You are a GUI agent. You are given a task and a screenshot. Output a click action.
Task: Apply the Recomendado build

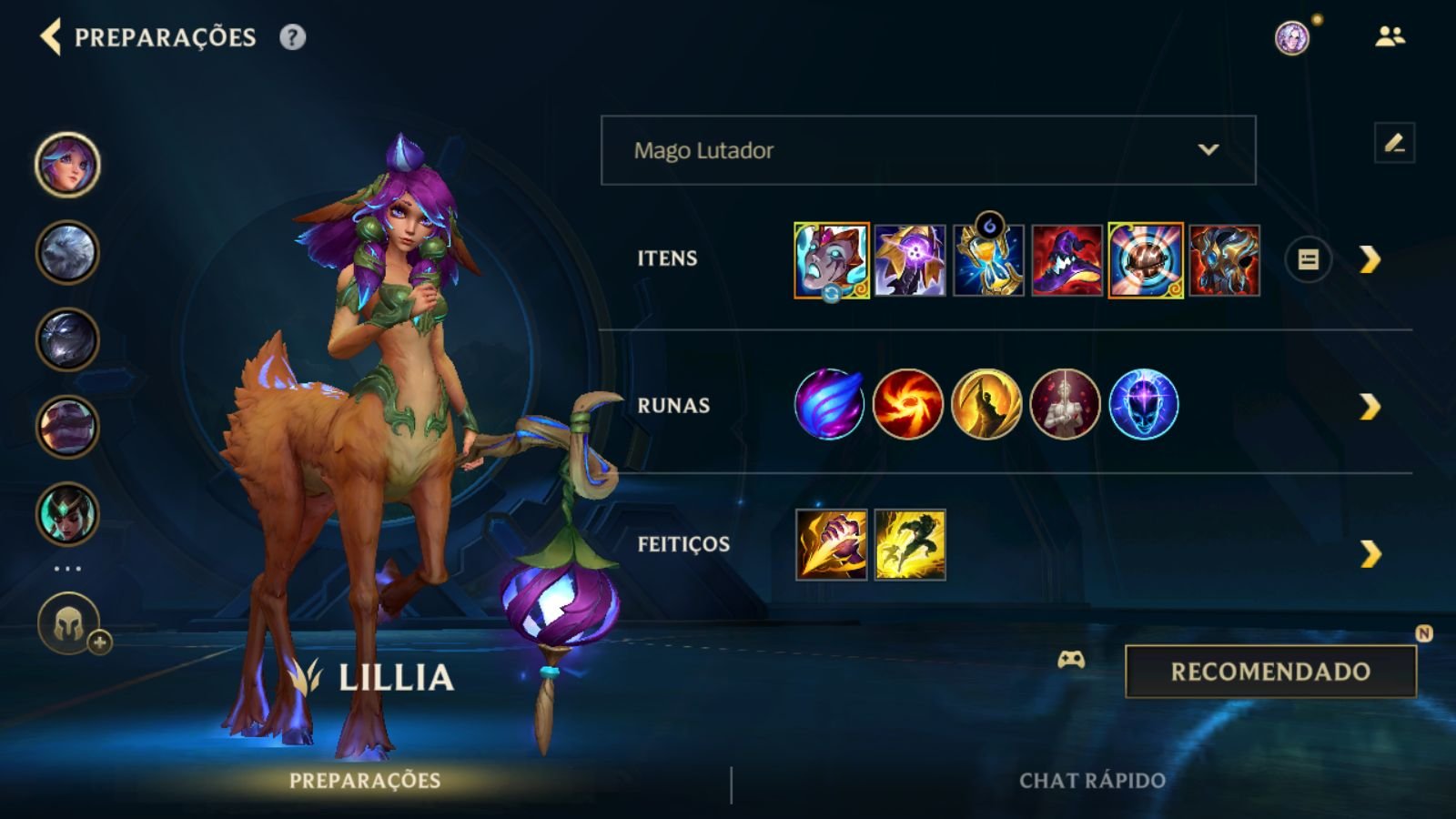tap(1270, 672)
